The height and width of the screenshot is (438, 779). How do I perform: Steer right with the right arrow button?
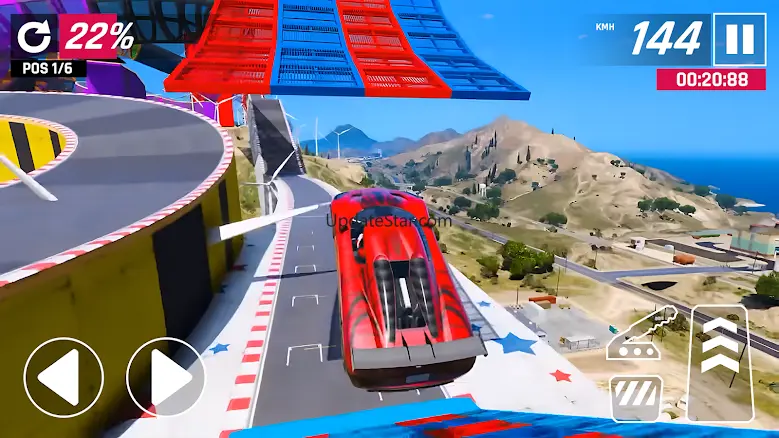[x=165, y=377]
